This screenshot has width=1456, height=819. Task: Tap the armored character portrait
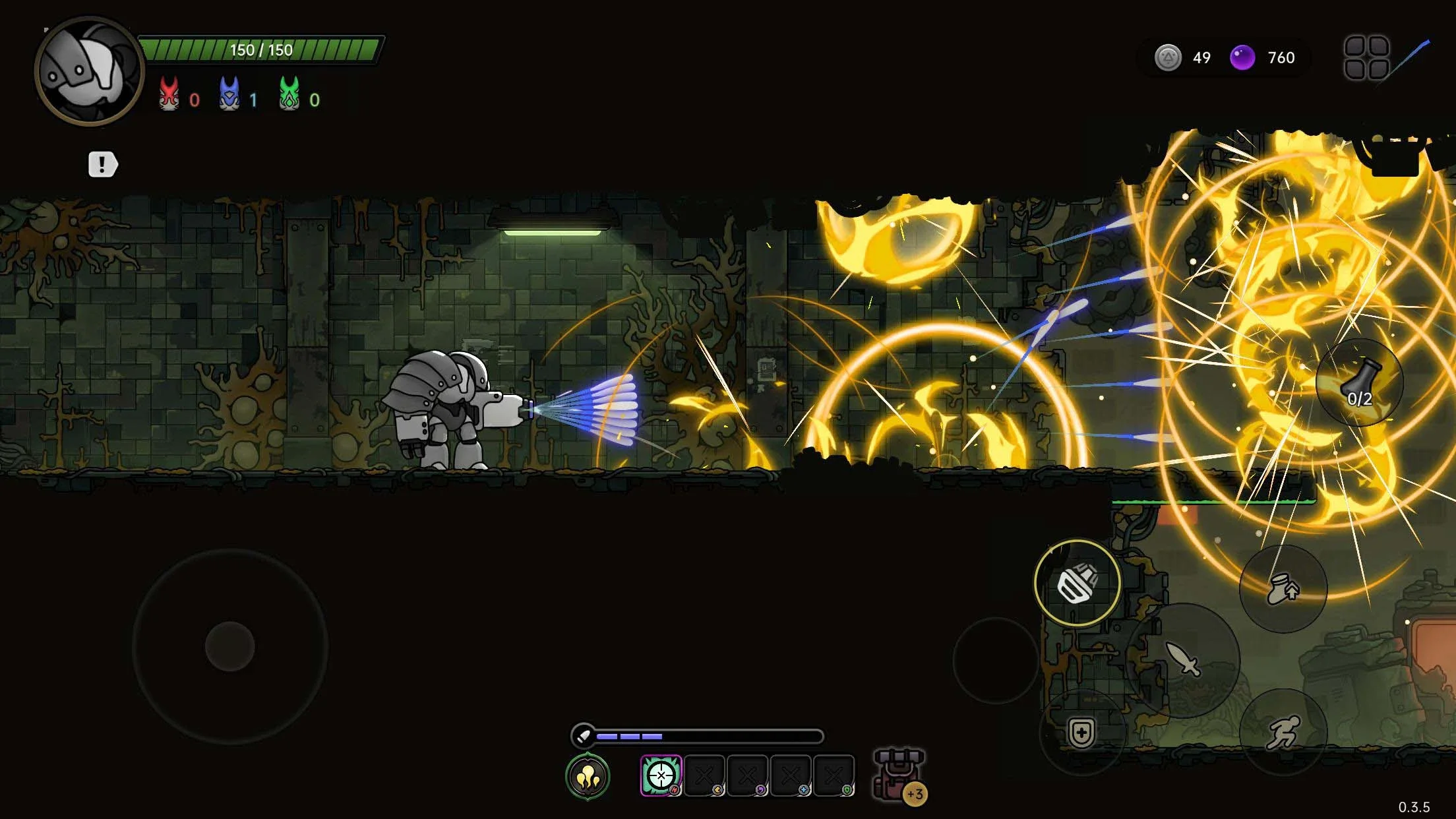pyautogui.click(x=88, y=71)
